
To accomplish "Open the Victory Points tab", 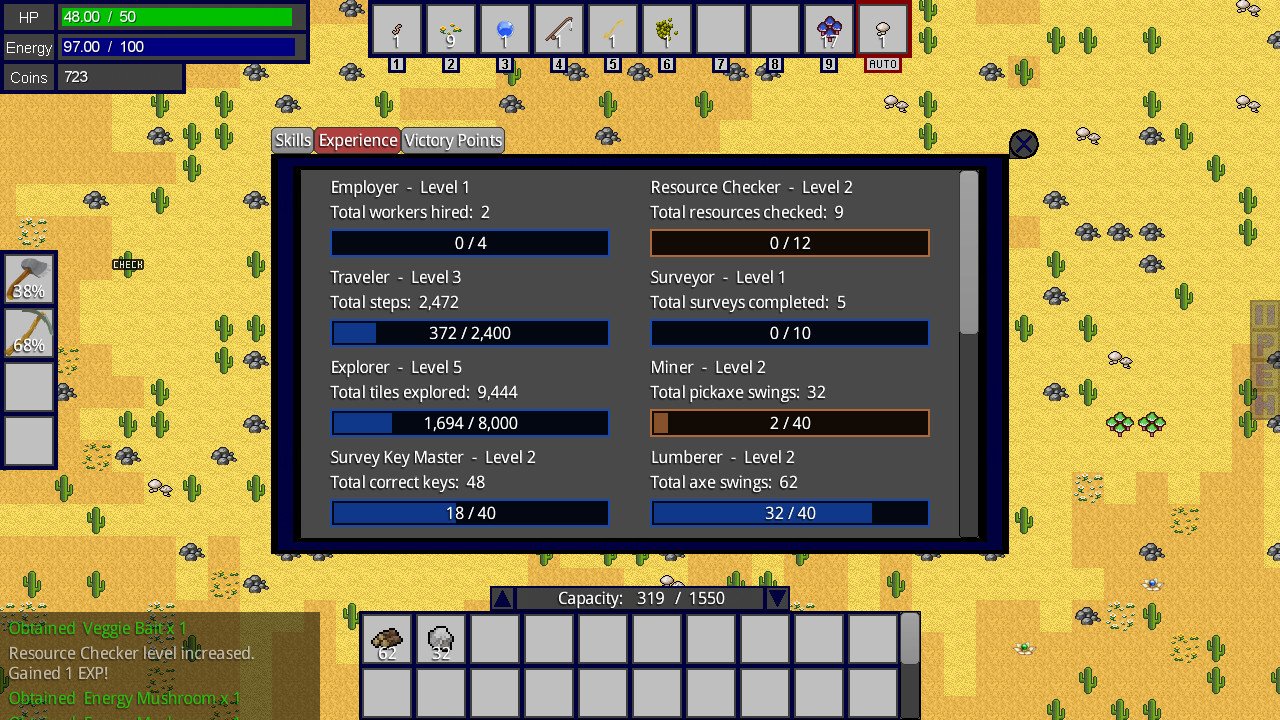I will point(452,140).
